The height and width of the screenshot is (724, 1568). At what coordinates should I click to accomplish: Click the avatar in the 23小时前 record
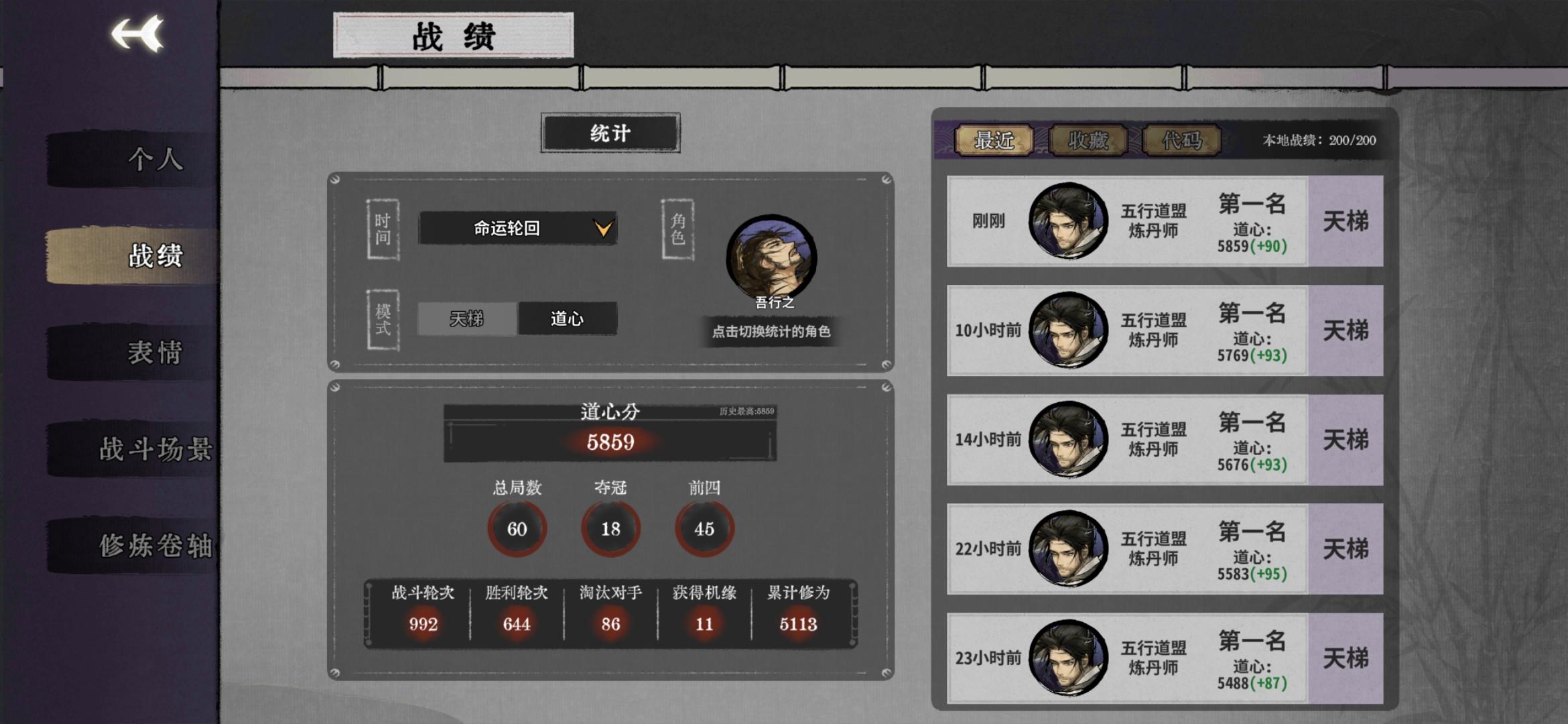(1068, 658)
